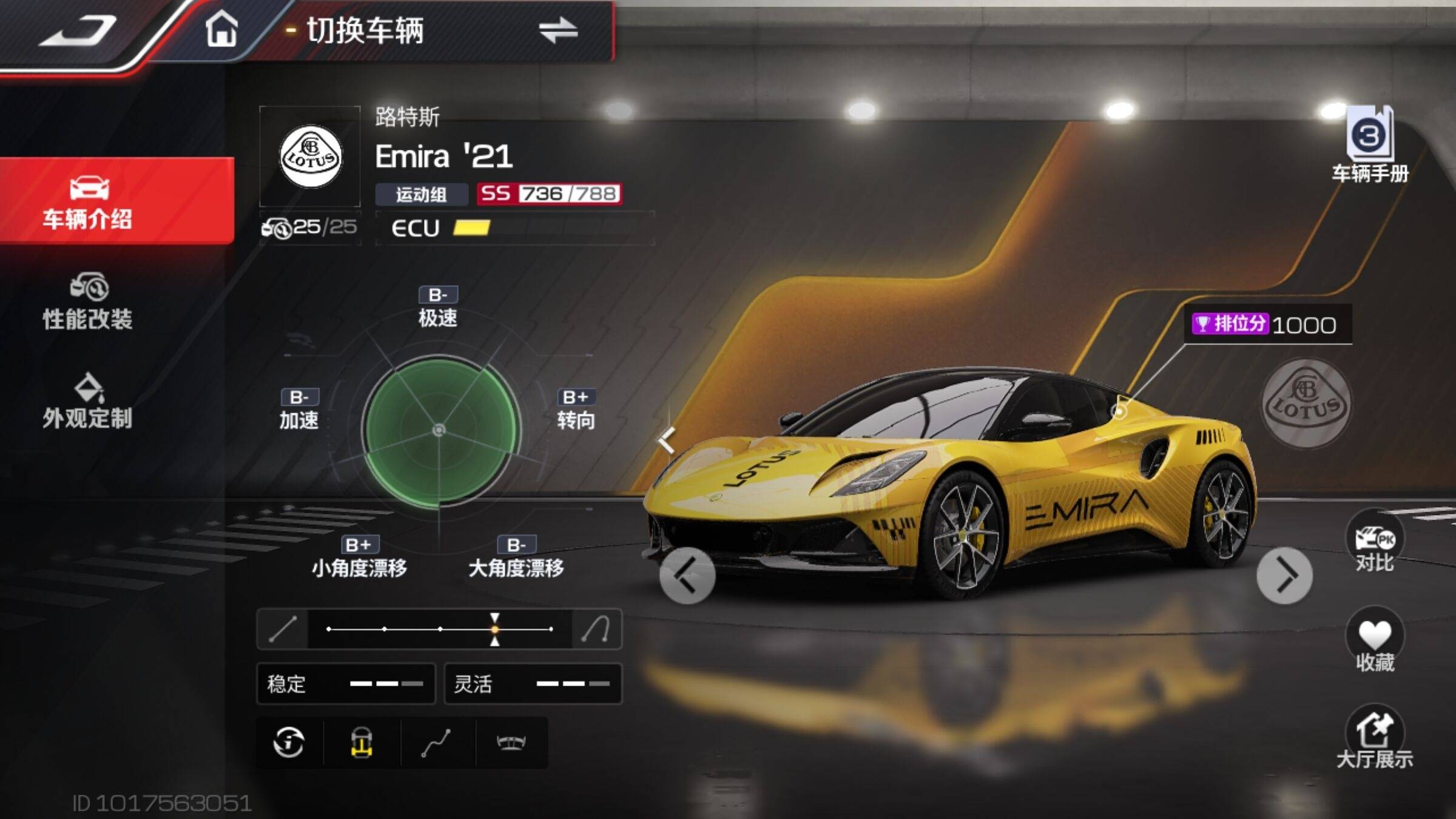The image size is (1456, 819).
Task: Open the 排位分 ranking score tag
Action: pyautogui.click(x=1267, y=325)
